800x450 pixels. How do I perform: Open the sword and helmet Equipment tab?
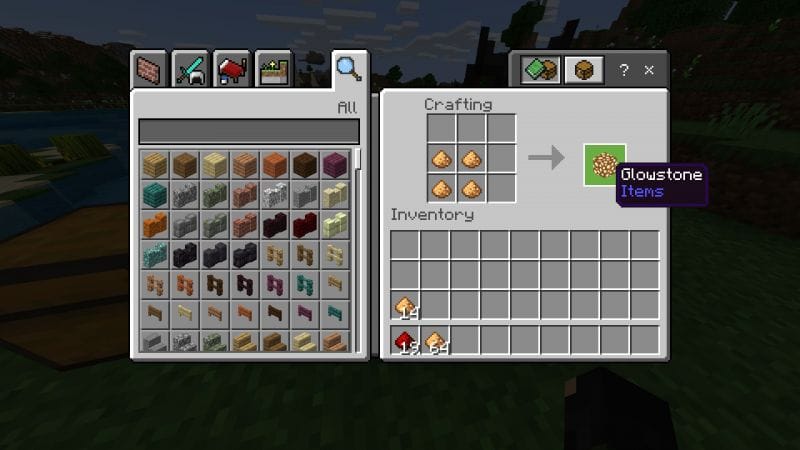(x=191, y=70)
